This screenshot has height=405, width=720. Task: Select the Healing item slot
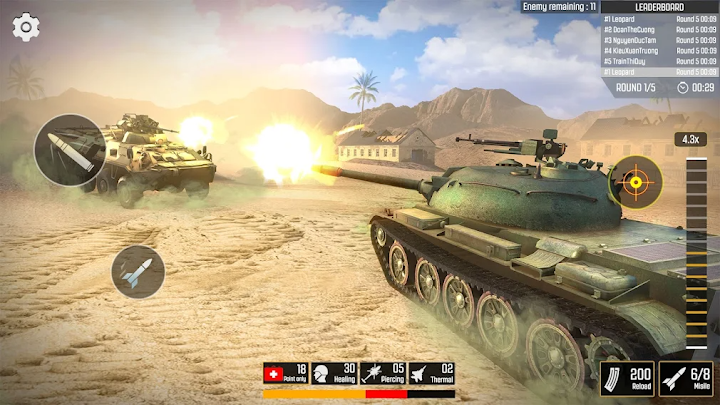click(335, 373)
